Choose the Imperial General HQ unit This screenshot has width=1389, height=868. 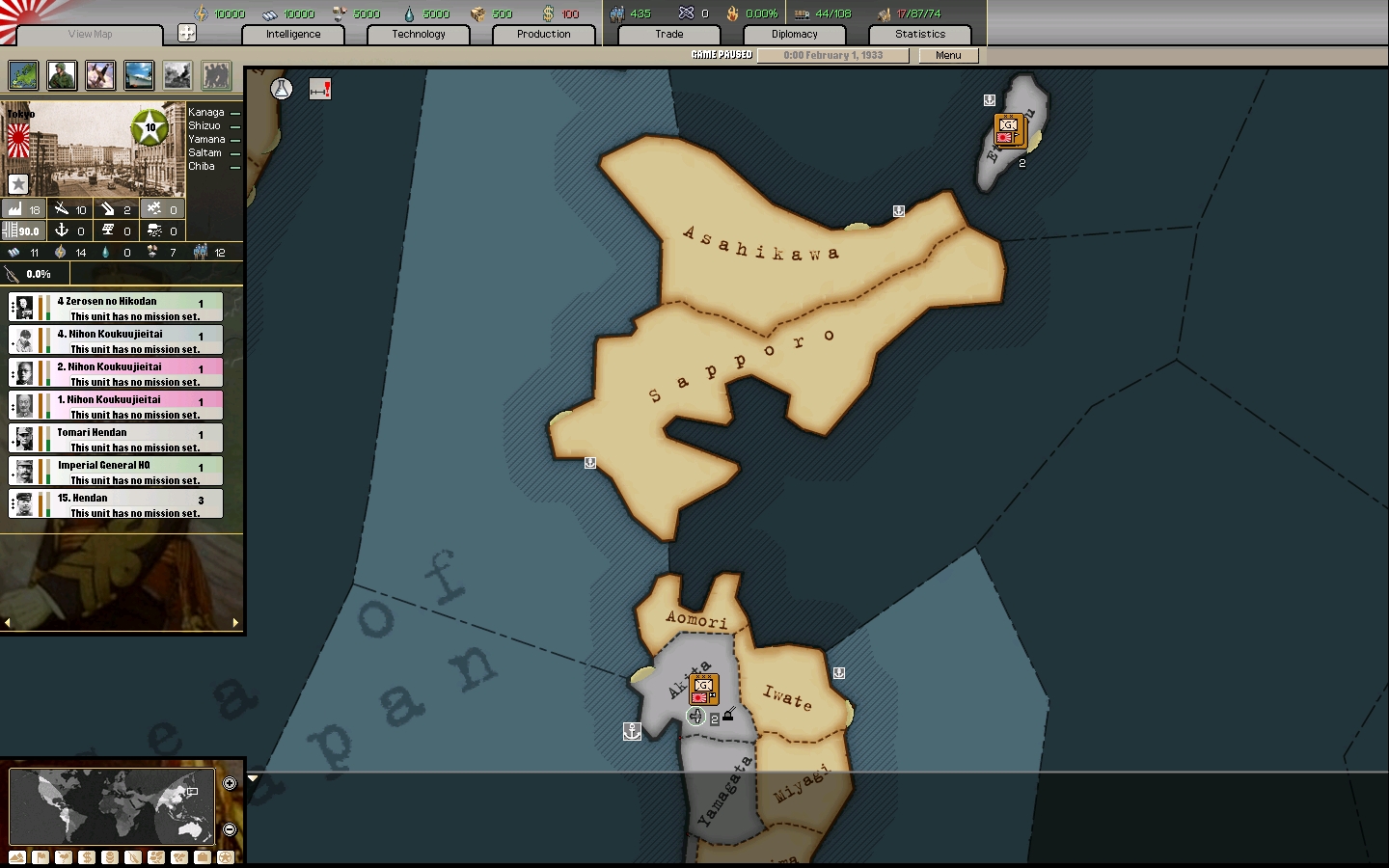pos(116,472)
